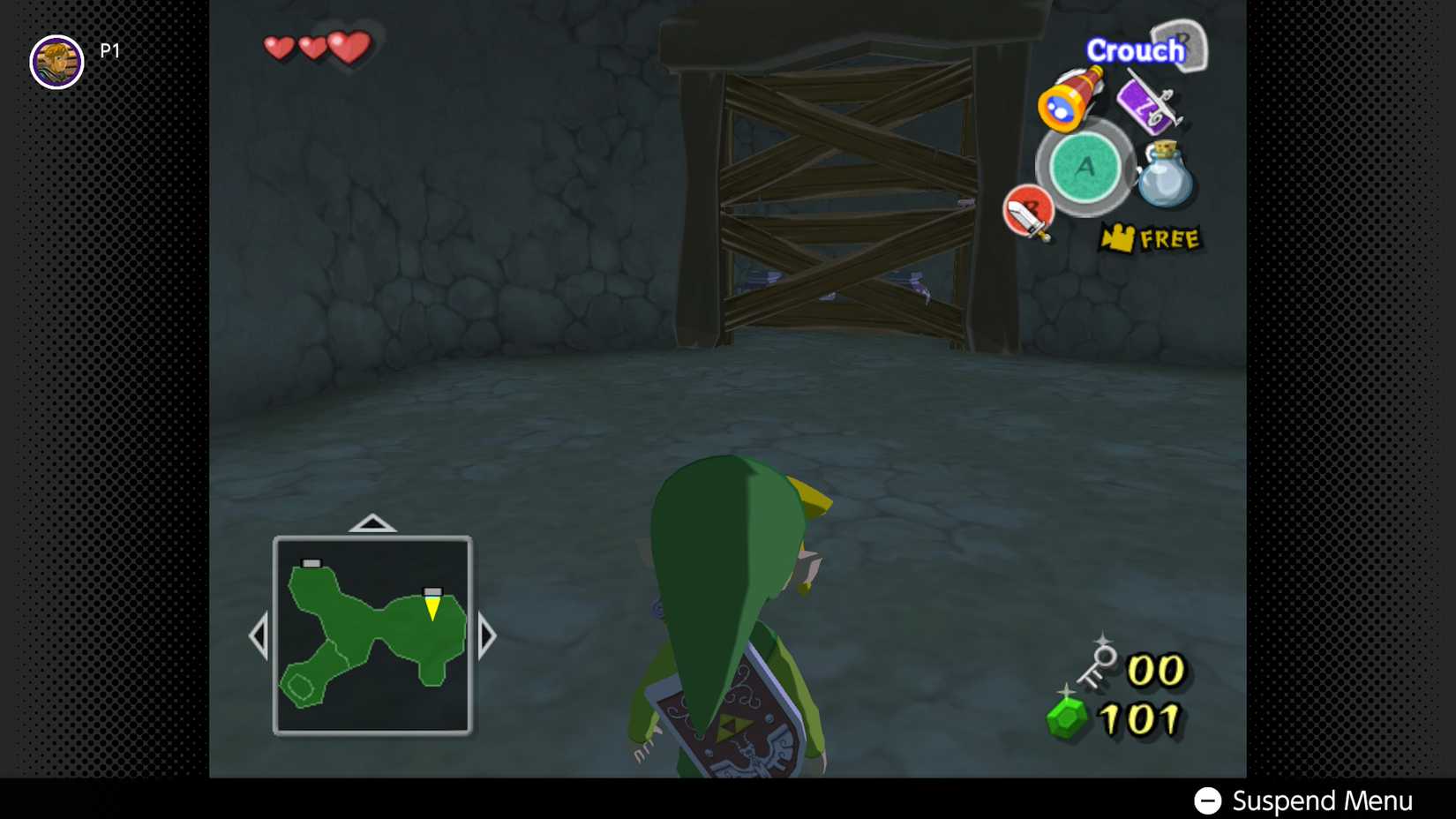Image resolution: width=1456 pixels, height=819 pixels.
Task: Click the minimap left arrow
Action: pyautogui.click(x=260, y=634)
